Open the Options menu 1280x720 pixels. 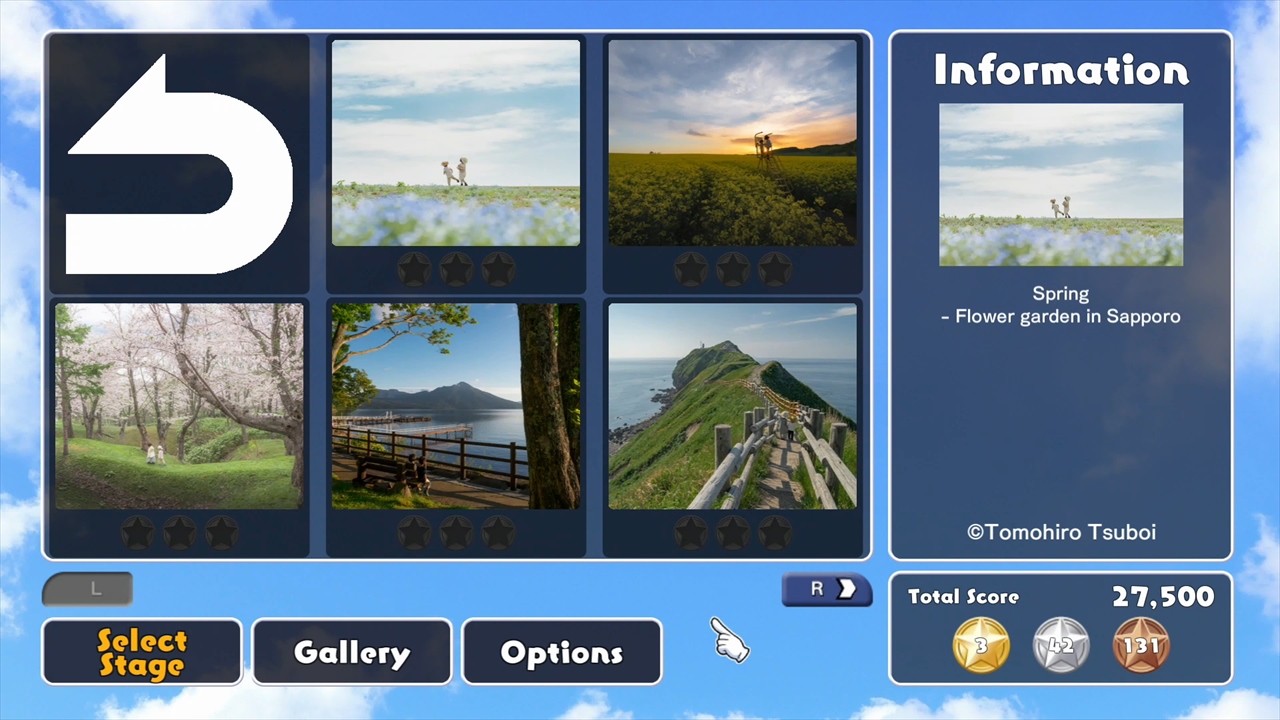tap(561, 651)
